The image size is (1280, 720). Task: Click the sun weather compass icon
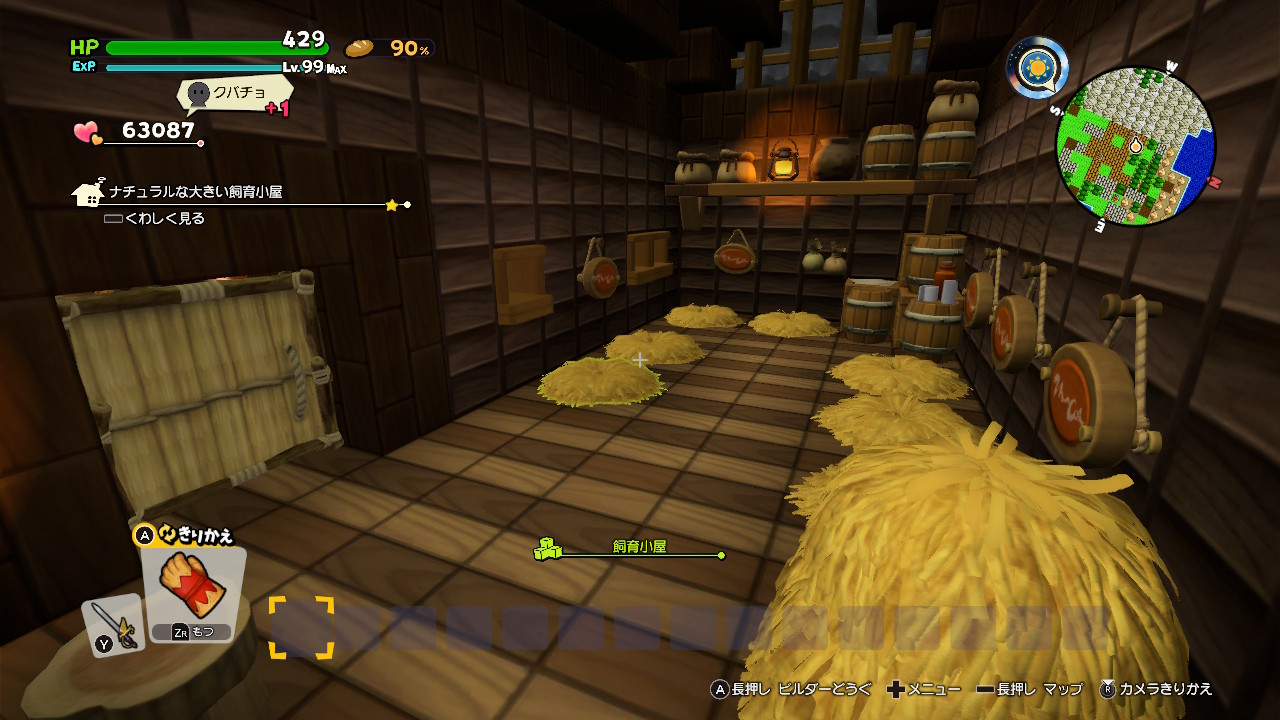1037,68
